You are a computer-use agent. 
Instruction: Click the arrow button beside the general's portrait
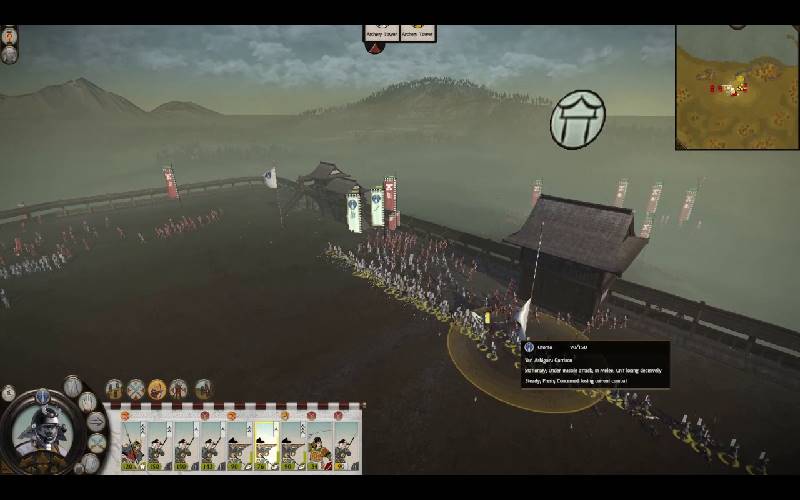click(96, 421)
